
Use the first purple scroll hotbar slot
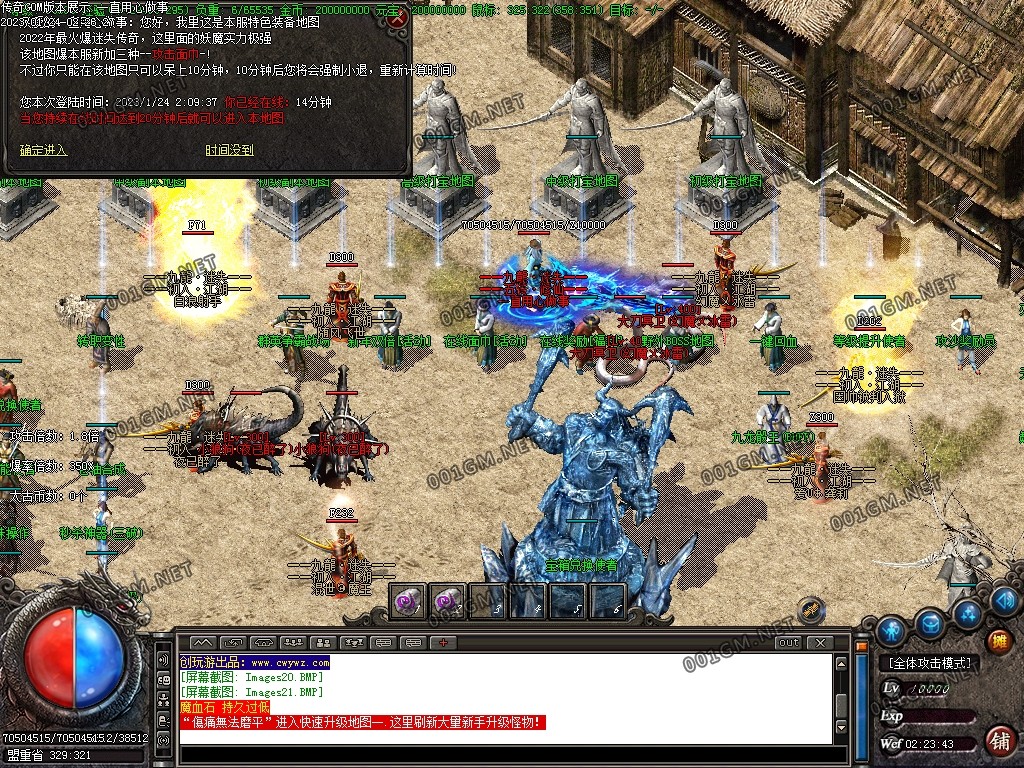407,601
